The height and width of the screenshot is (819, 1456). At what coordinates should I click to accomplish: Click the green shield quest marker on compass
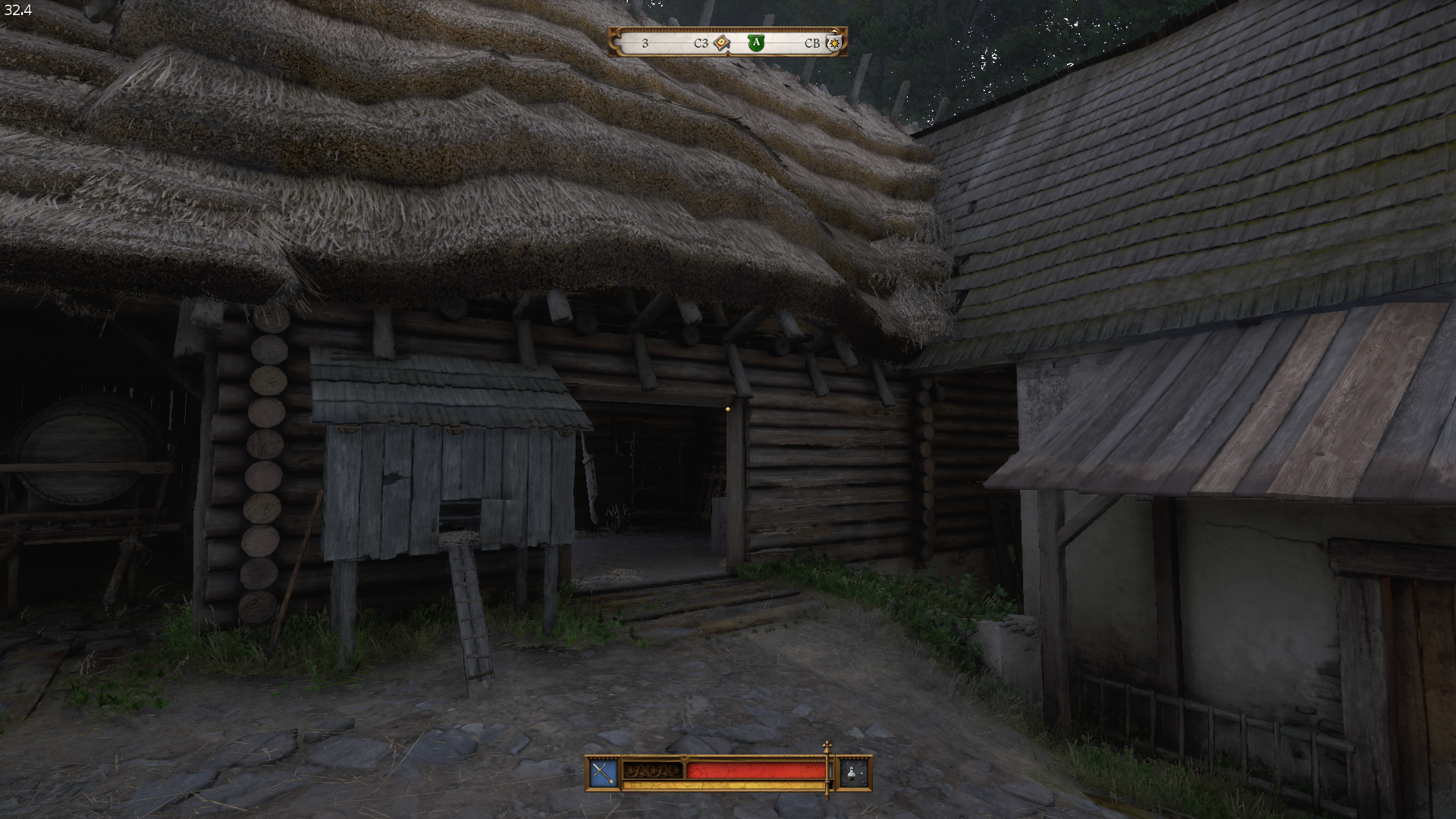pyautogui.click(x=755, y=43)
